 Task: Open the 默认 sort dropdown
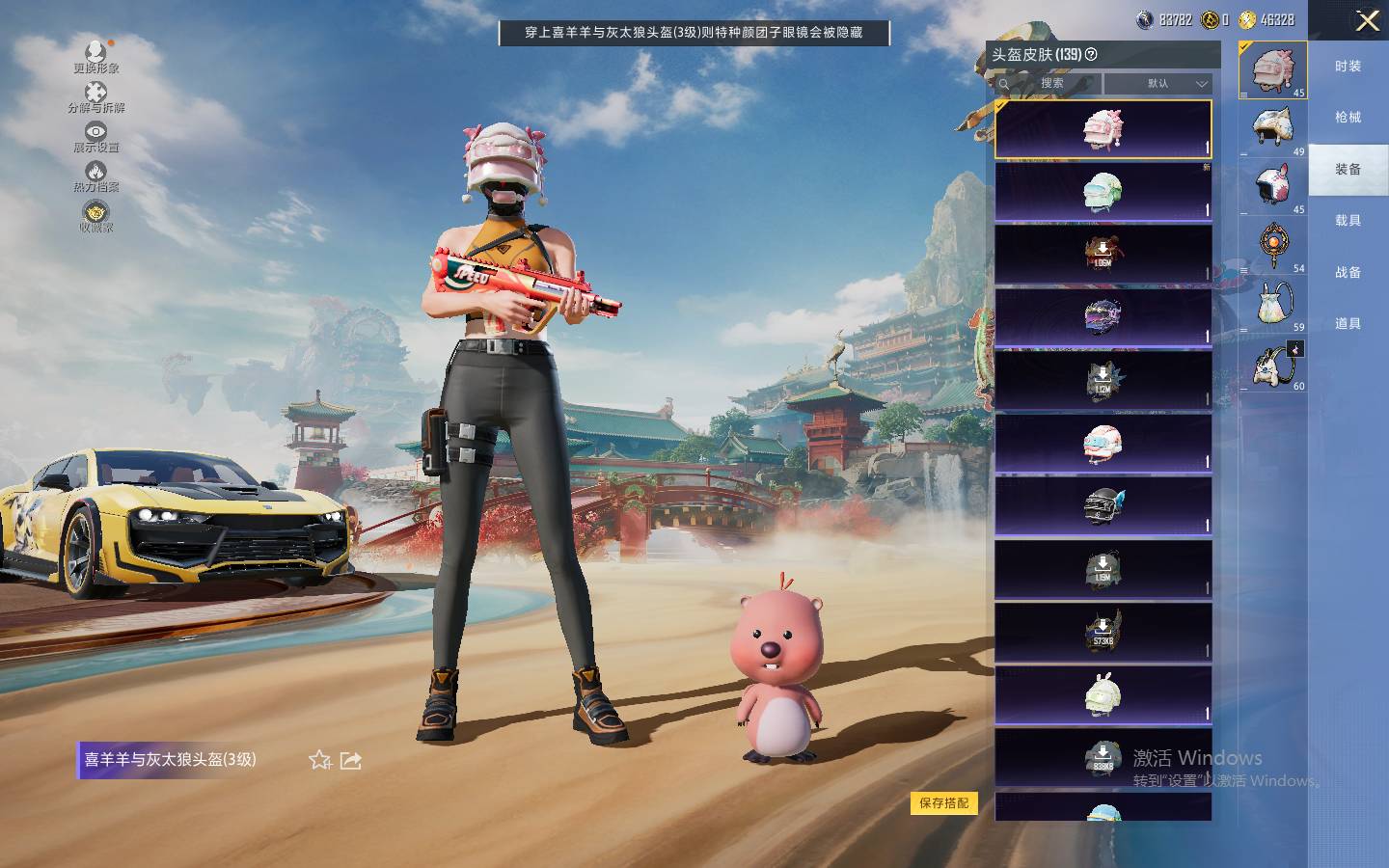1157,84
